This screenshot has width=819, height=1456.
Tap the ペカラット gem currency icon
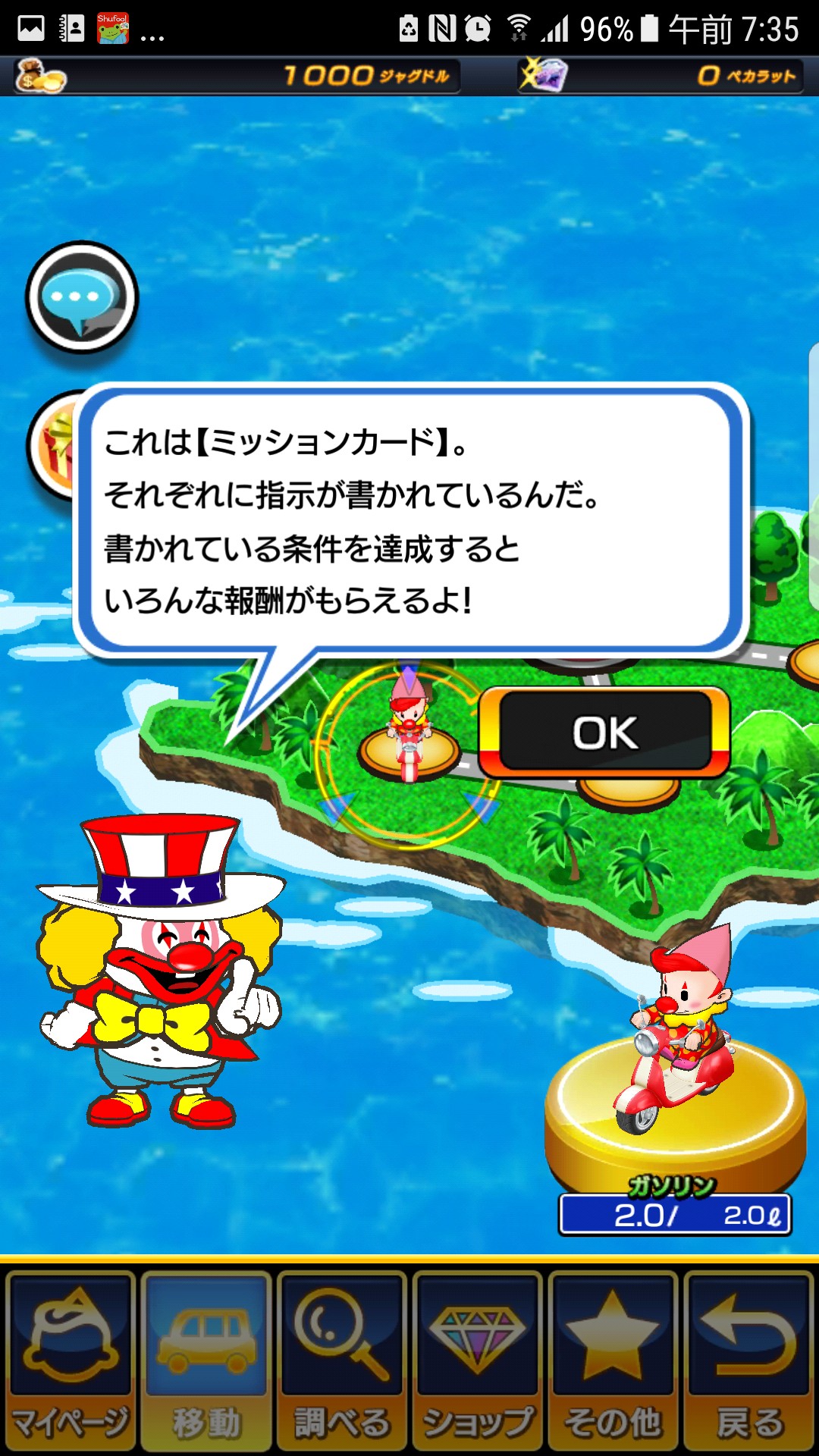click(x=542, y=76)
